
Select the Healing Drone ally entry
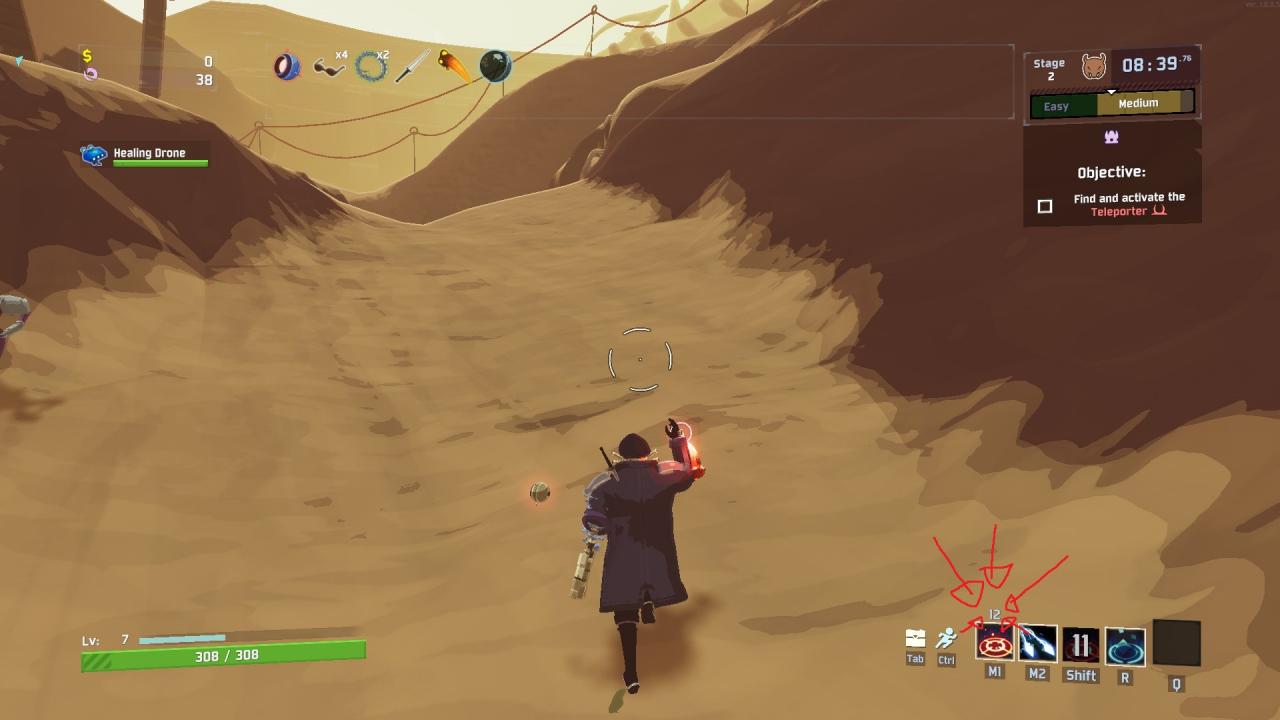146,155
